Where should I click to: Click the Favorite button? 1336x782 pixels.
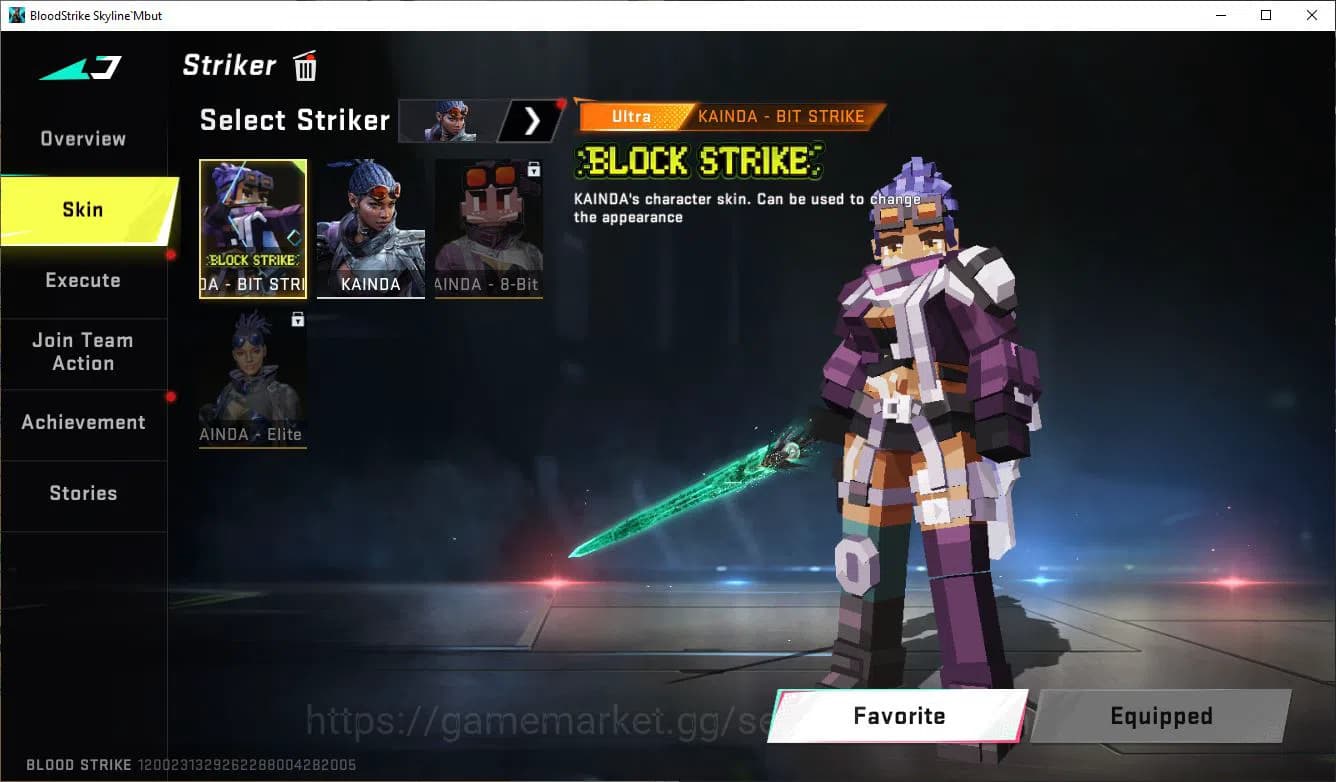tap(899, 716)
